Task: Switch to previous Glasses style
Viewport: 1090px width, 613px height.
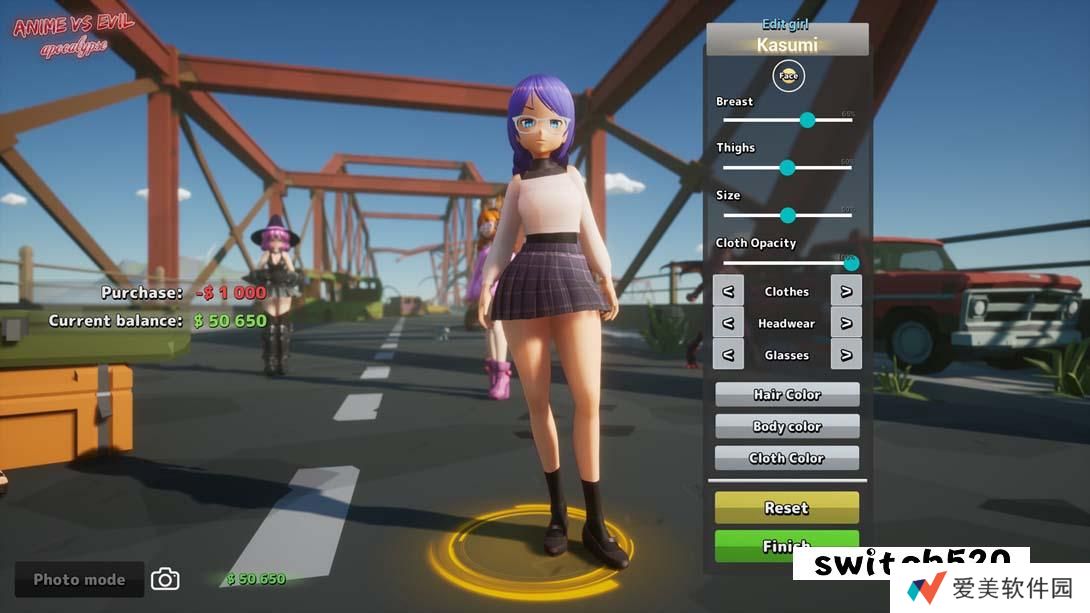Action: (x=728, y=355)
